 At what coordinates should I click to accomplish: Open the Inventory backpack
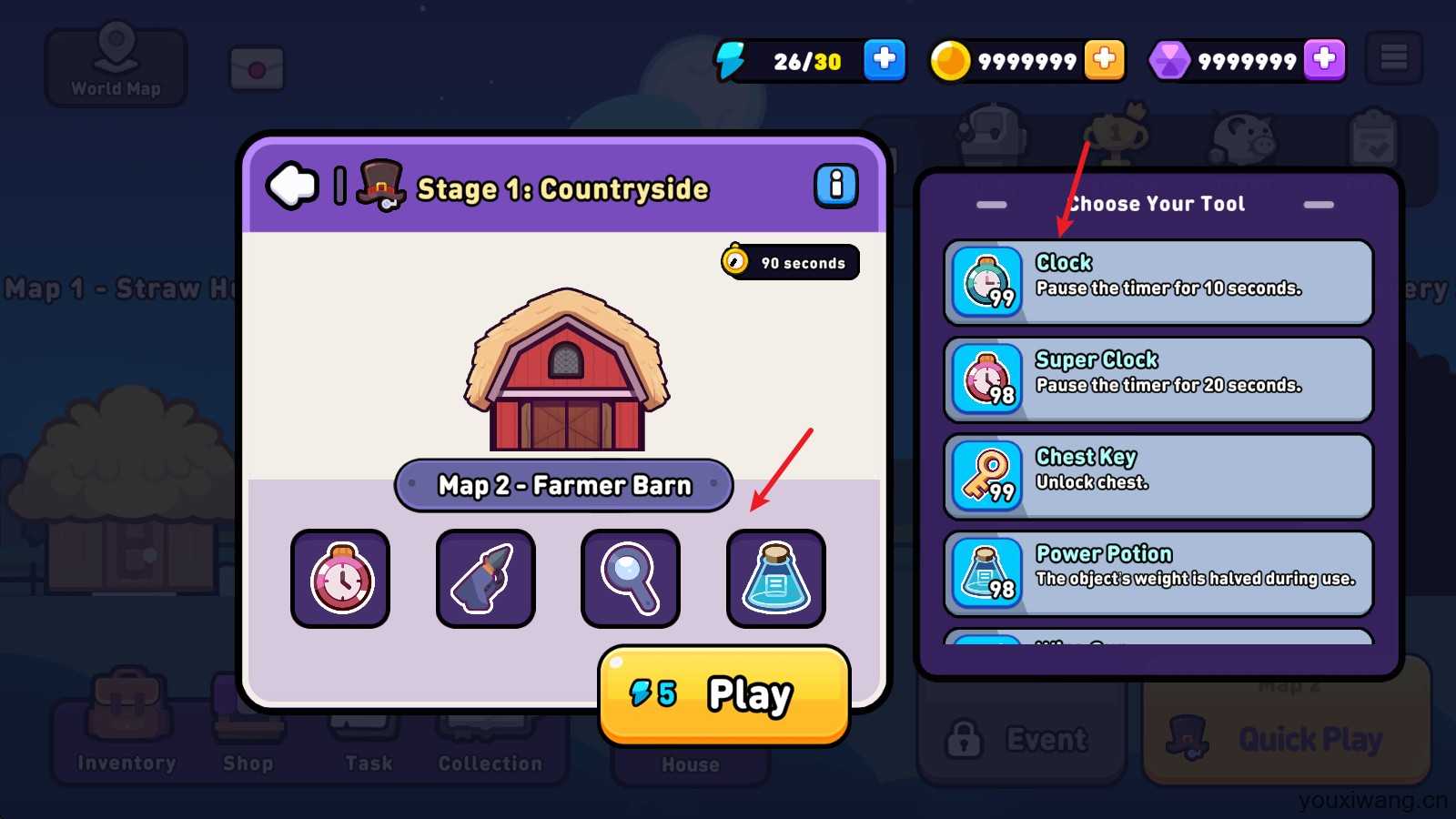(126, 730)
